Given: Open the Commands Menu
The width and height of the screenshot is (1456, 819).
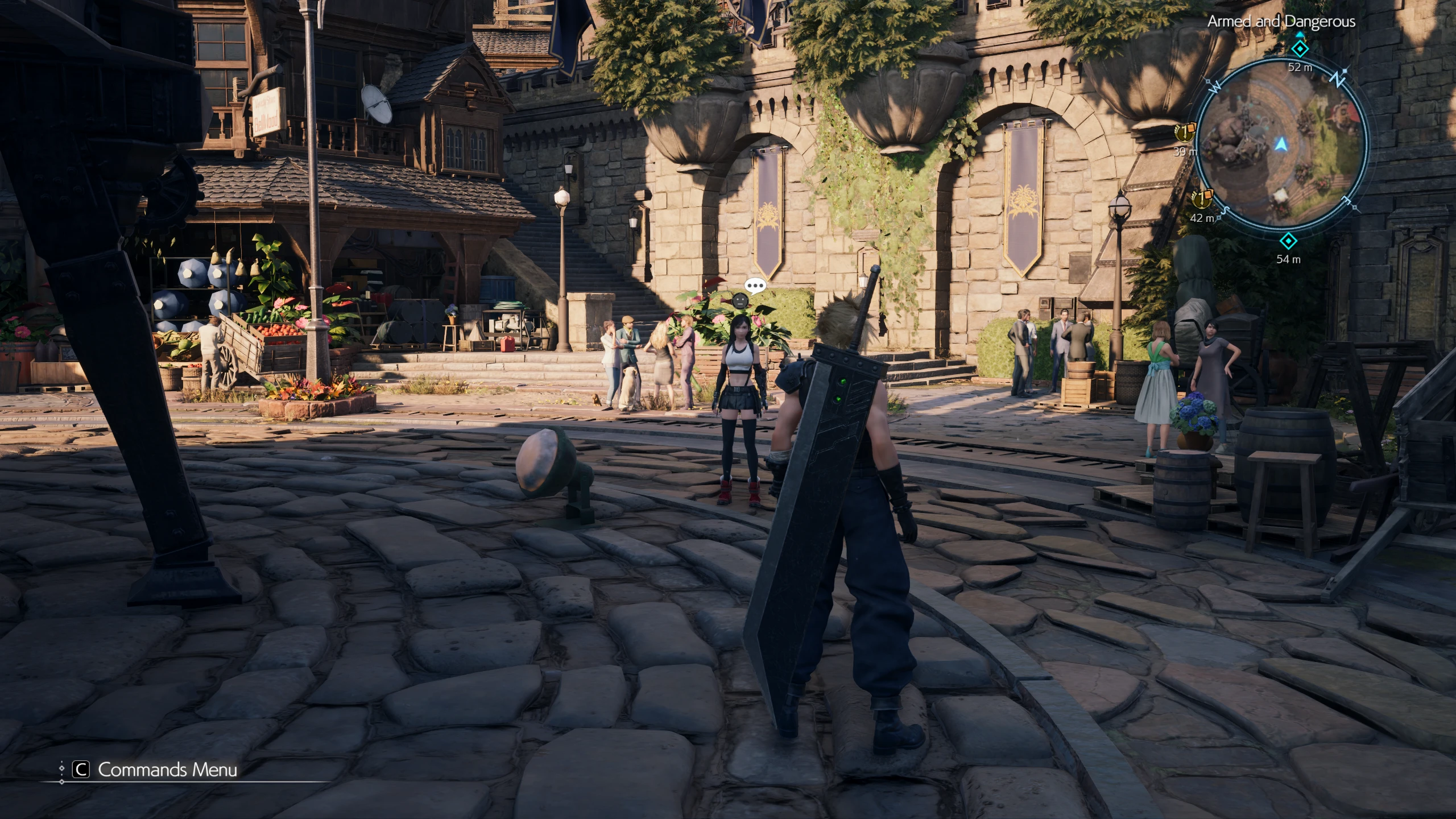Looking at the screenshot, I should [x=155, y=770].
